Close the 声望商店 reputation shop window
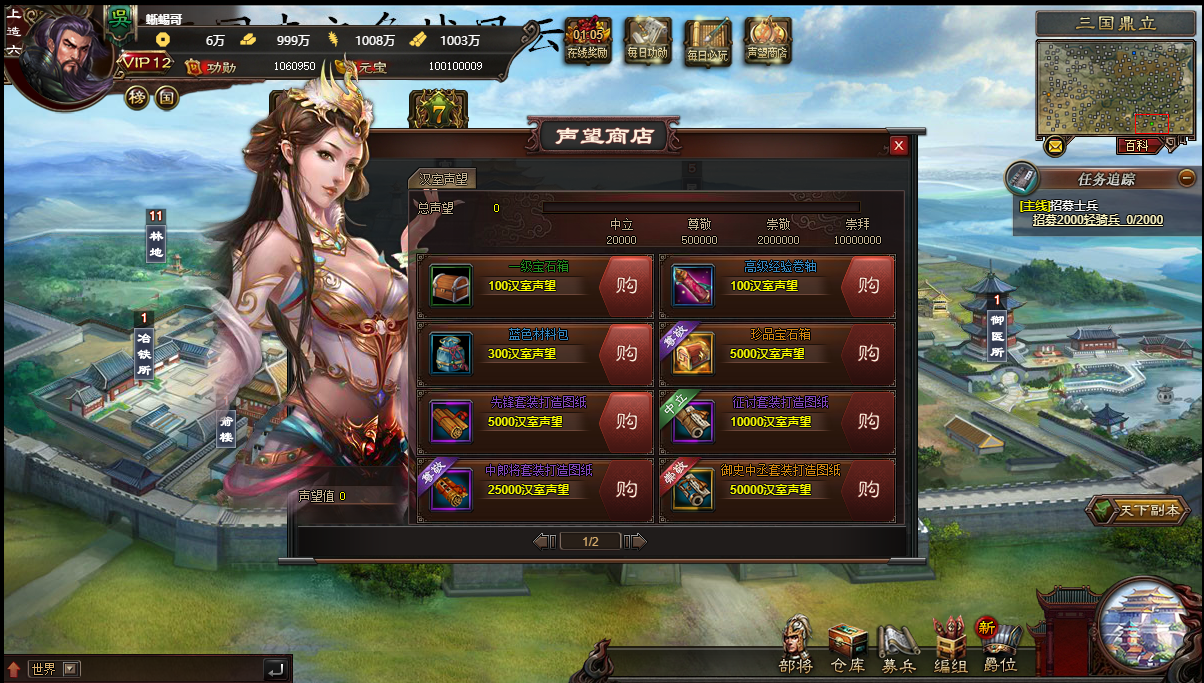 click(899, 146)
